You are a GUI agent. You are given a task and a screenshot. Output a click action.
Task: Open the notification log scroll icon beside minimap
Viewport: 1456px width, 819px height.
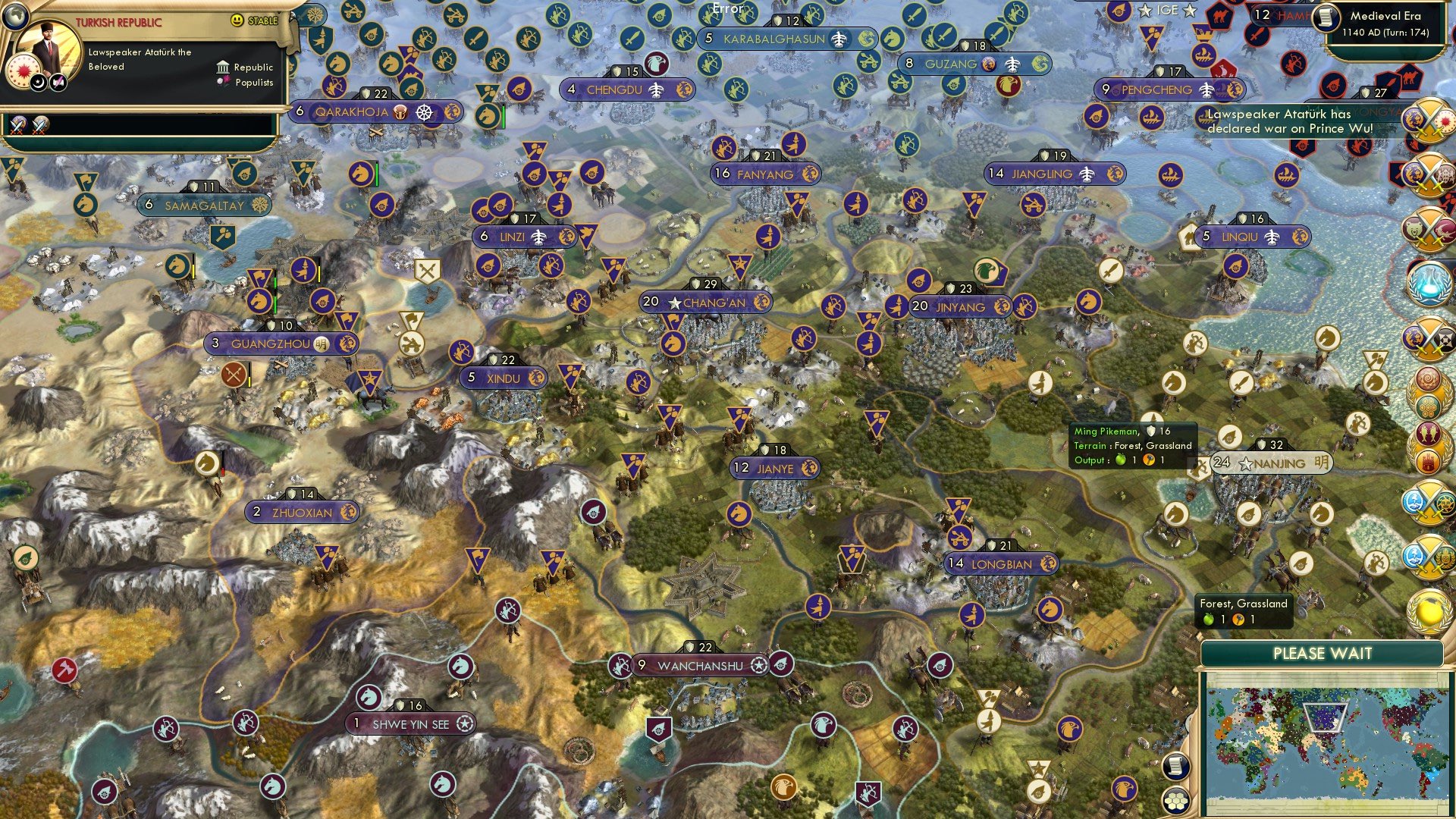1175,766
